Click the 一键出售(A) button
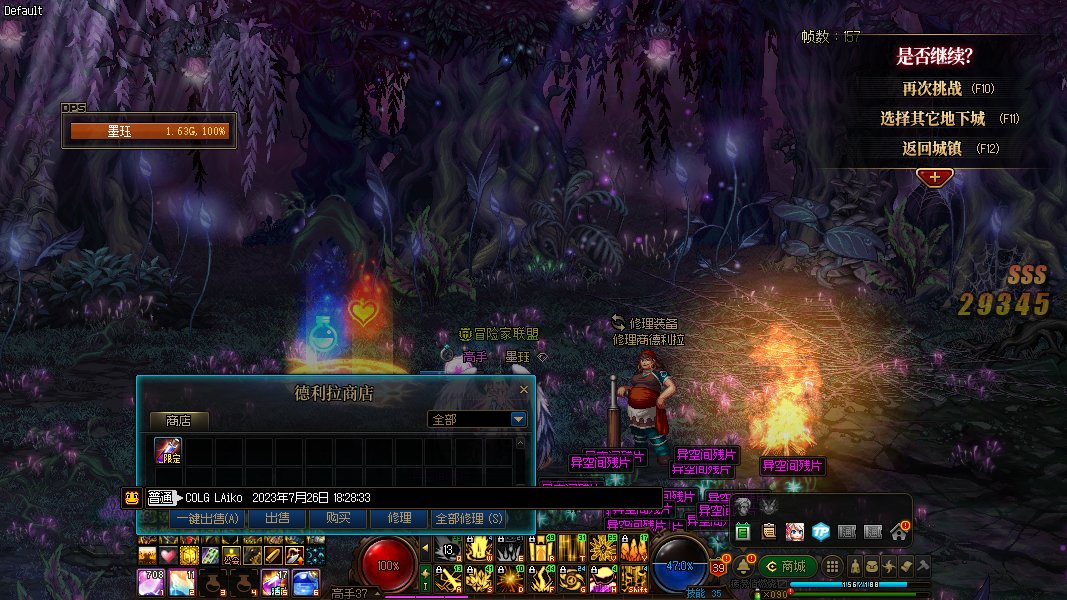This screenshot has height=600, width=1067. tap(208, 518)
